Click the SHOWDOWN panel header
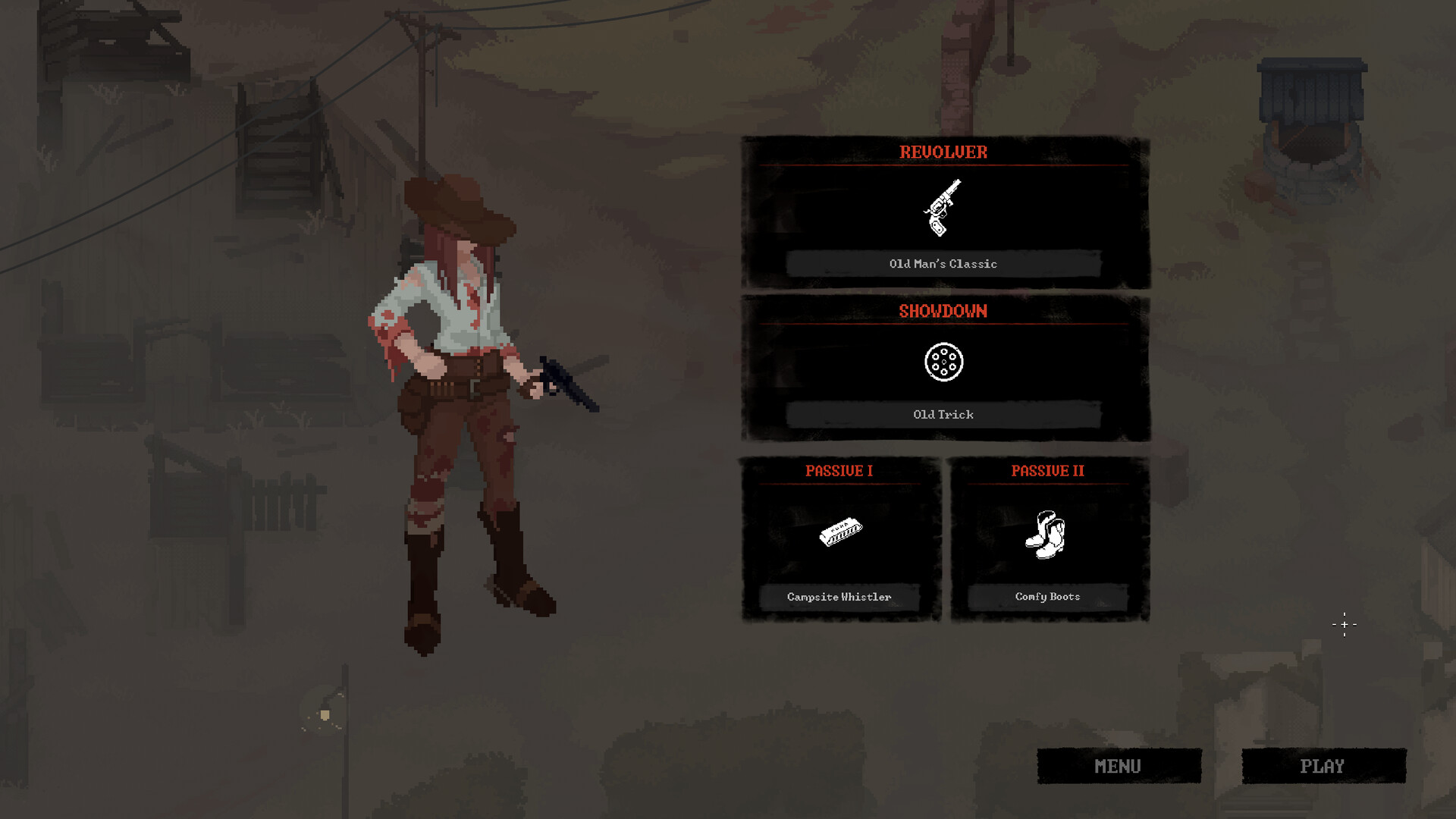Viewport: 1456px width, 819px height. point(943,311)
